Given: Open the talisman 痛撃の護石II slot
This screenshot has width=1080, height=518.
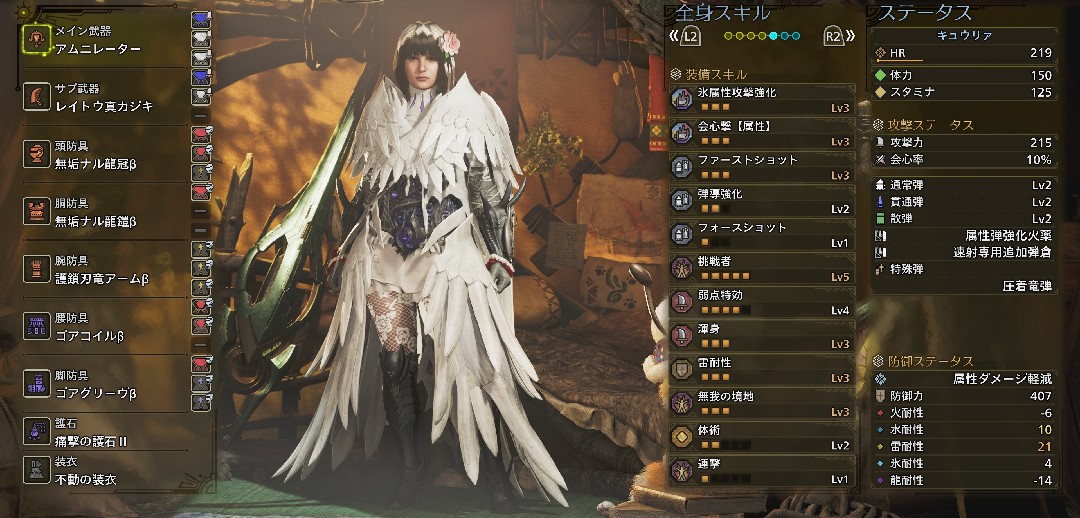Looking at the screenshot, I should click(100, 432).
